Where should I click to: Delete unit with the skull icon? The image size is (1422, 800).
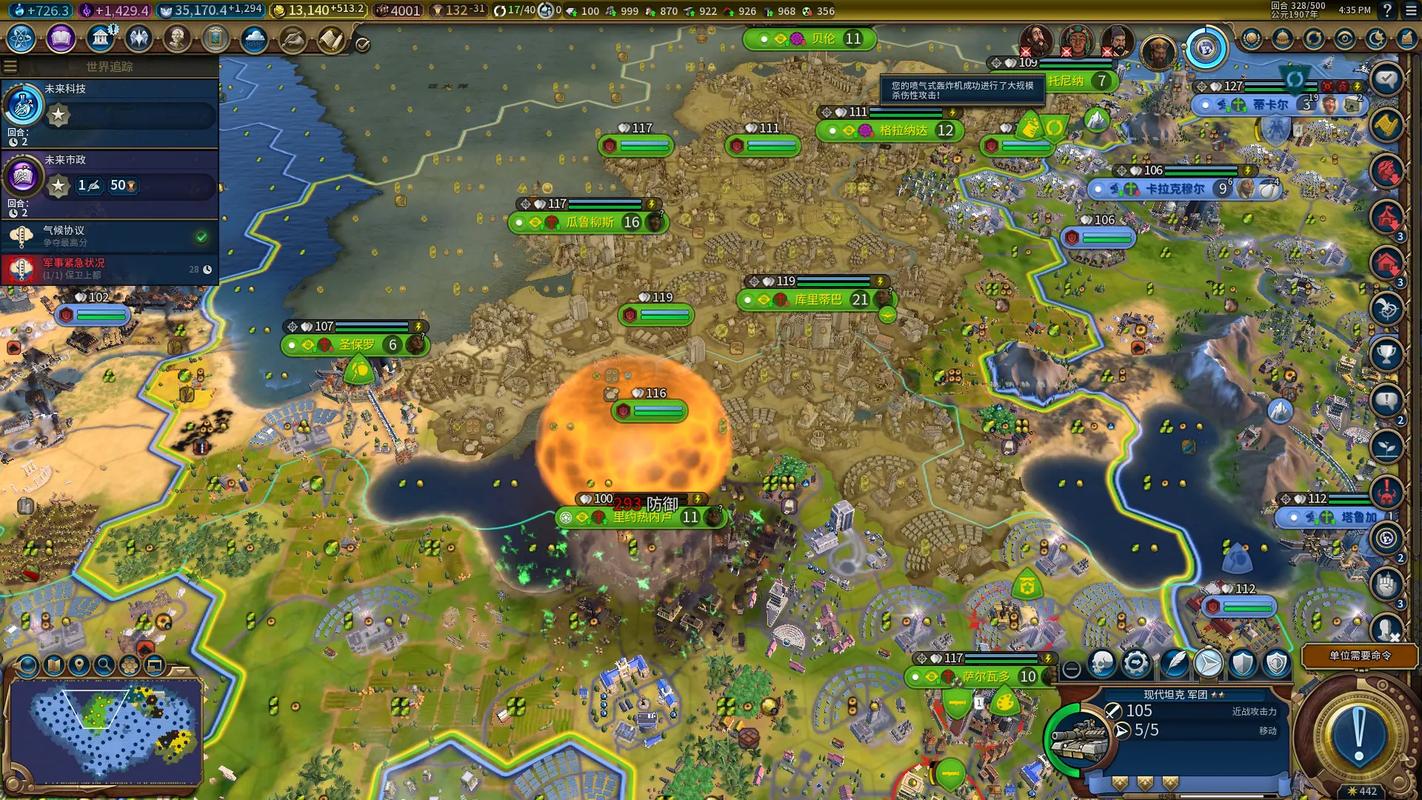1101,663
